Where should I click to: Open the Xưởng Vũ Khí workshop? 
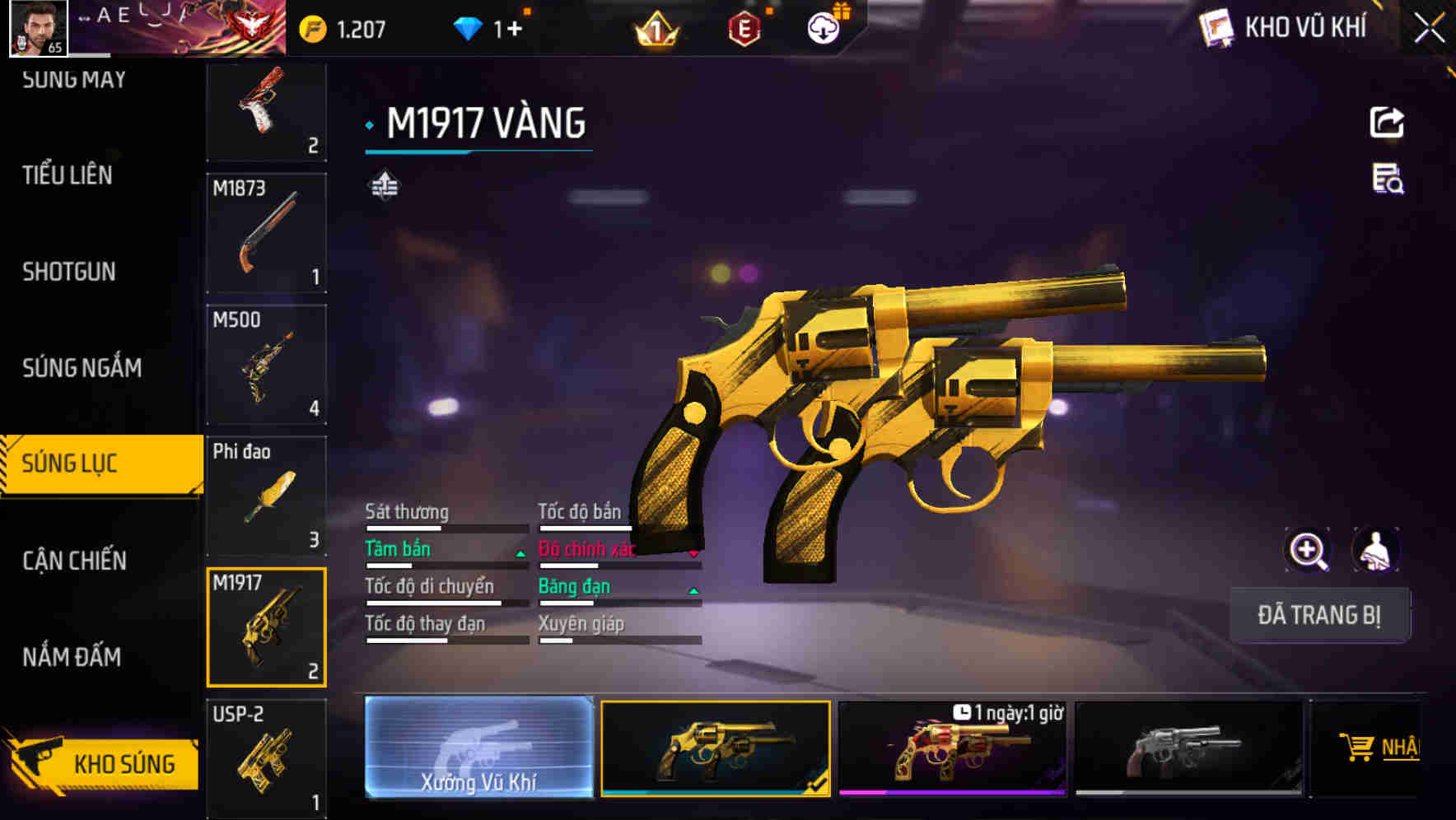click(478, 748)
